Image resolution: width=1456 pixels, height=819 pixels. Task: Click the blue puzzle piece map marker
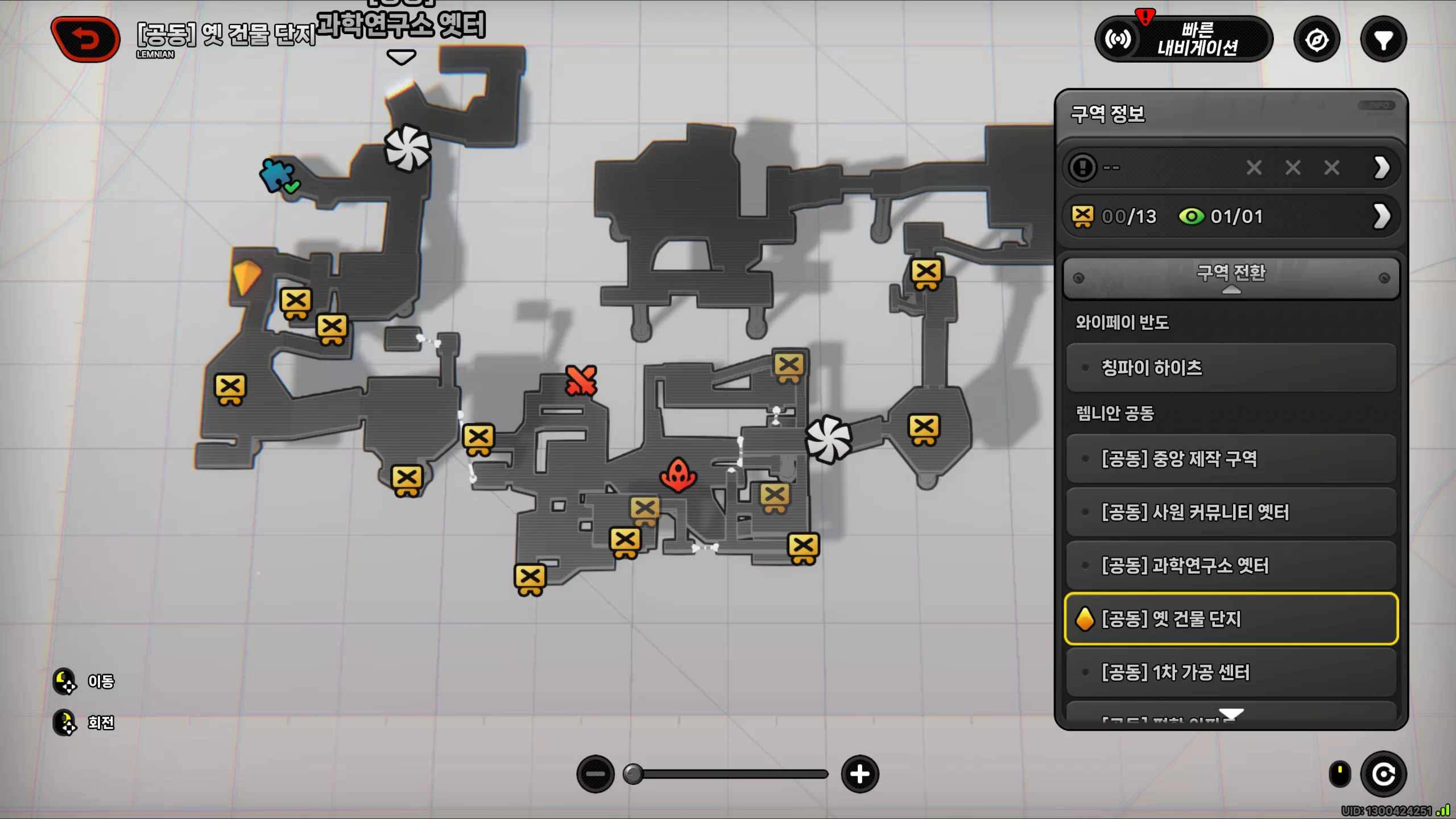point(277,175)
